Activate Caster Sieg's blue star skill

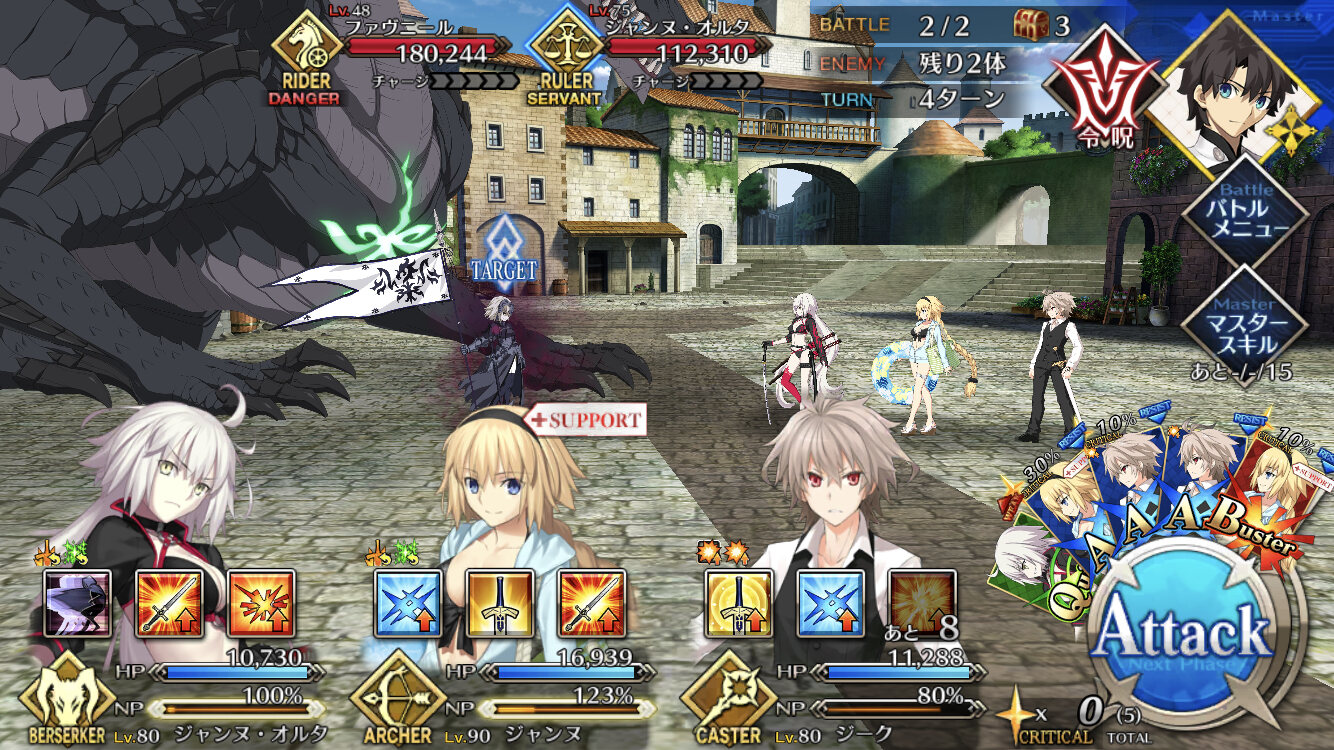pyautogui.click(x=831, y=604)
